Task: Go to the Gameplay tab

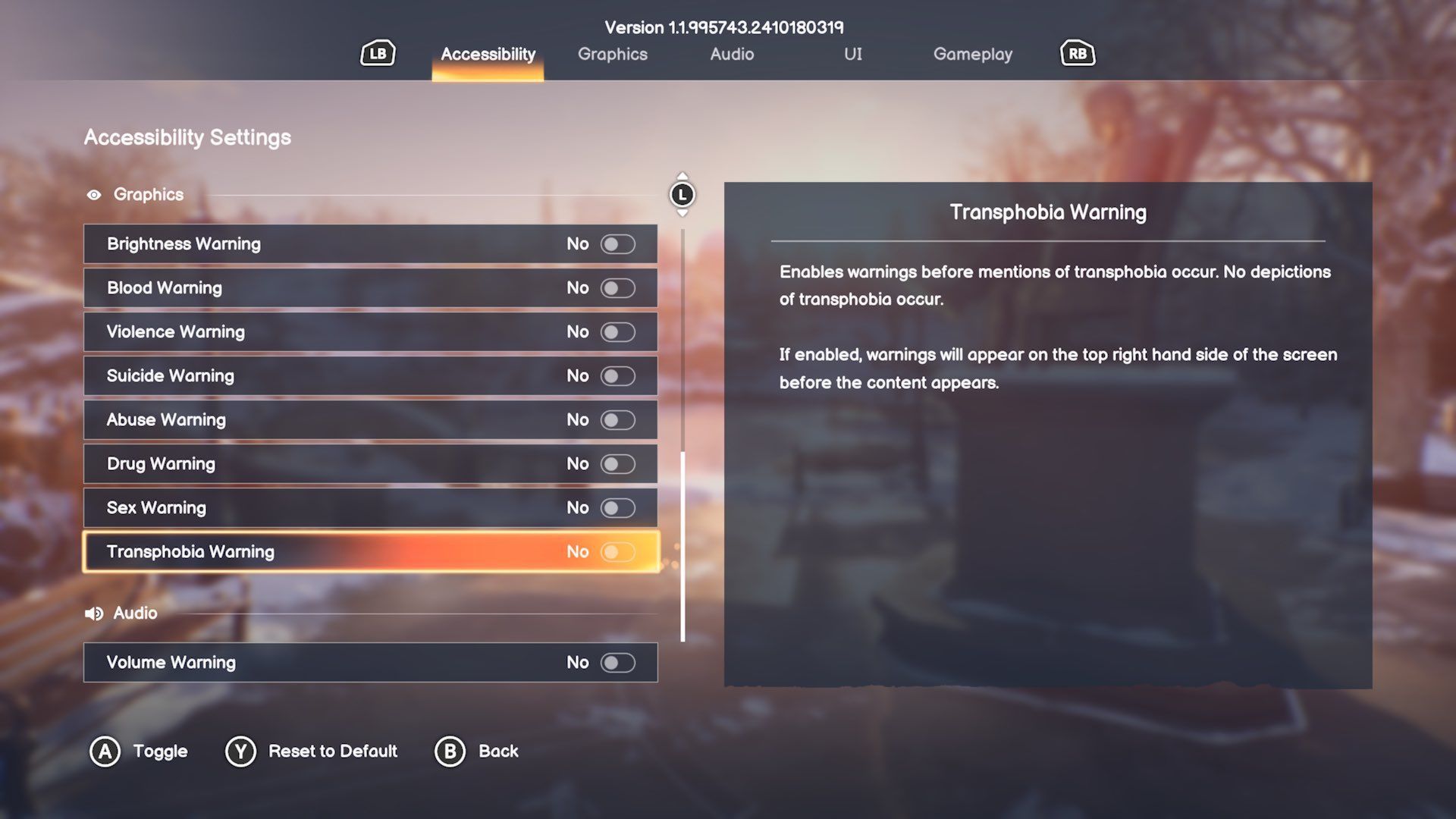Action: point(972,55)
